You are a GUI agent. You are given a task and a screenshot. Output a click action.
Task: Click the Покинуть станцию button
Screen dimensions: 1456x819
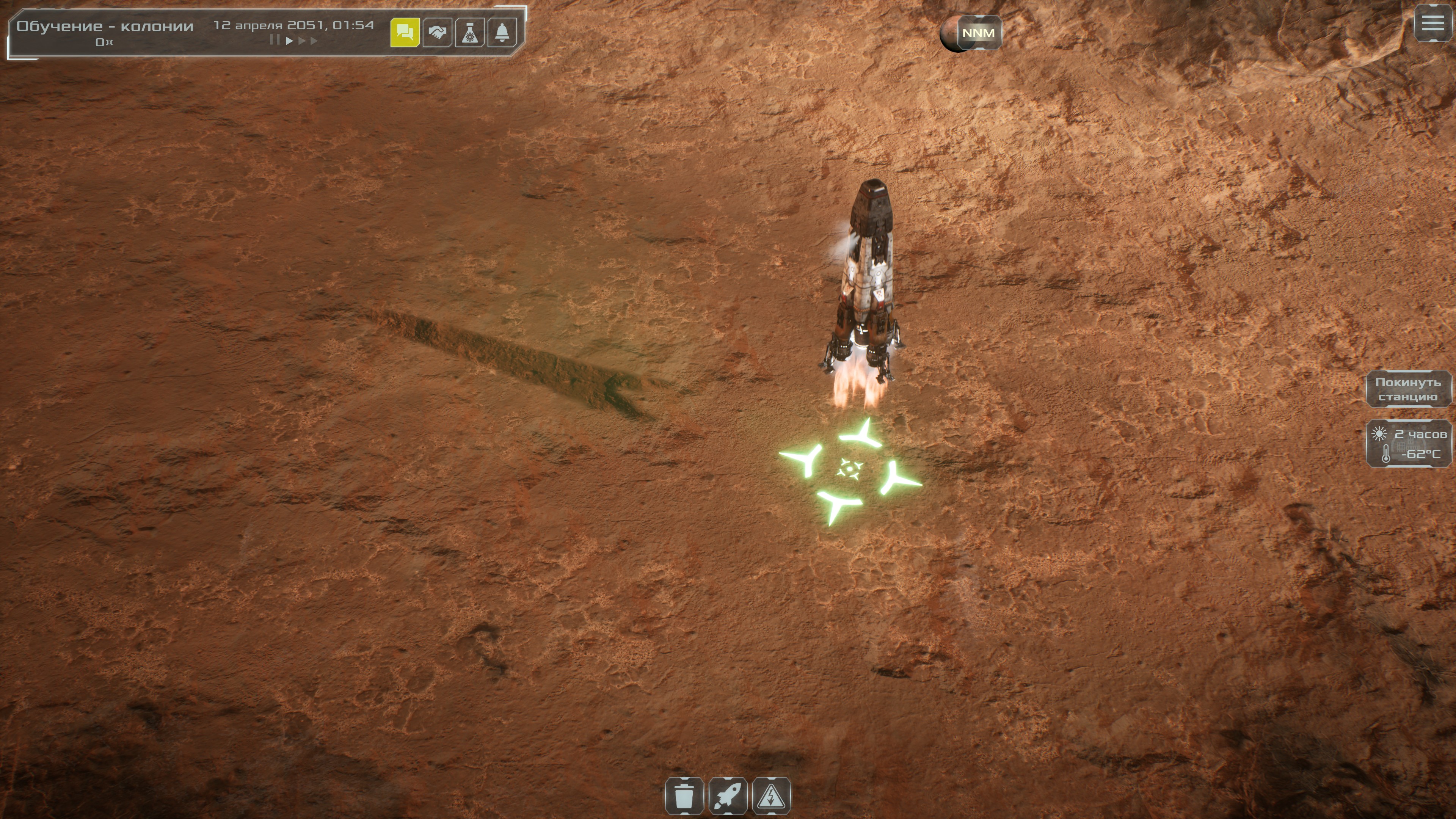(1407, 389)
